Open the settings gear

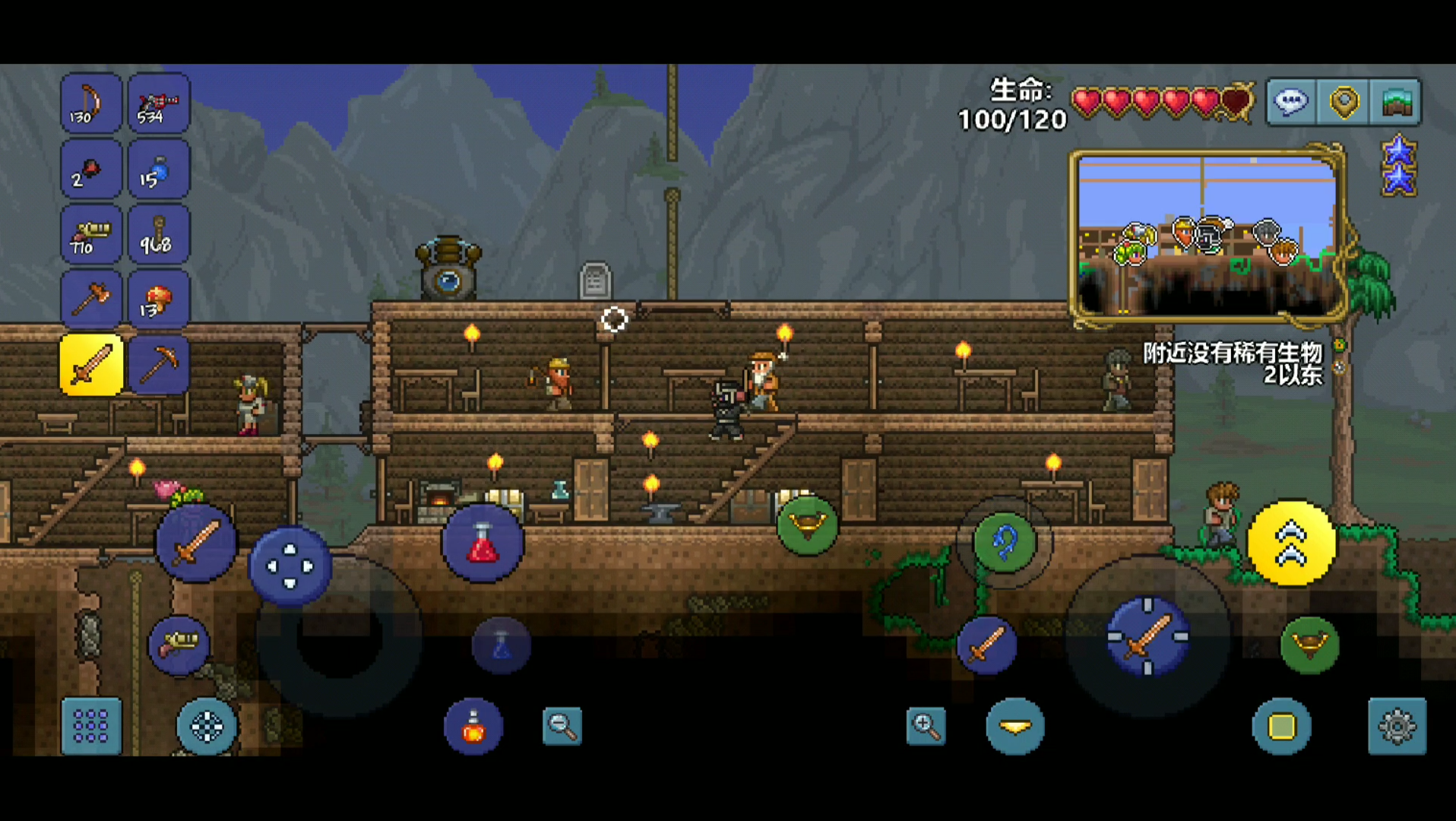[x=1397, y=727]
